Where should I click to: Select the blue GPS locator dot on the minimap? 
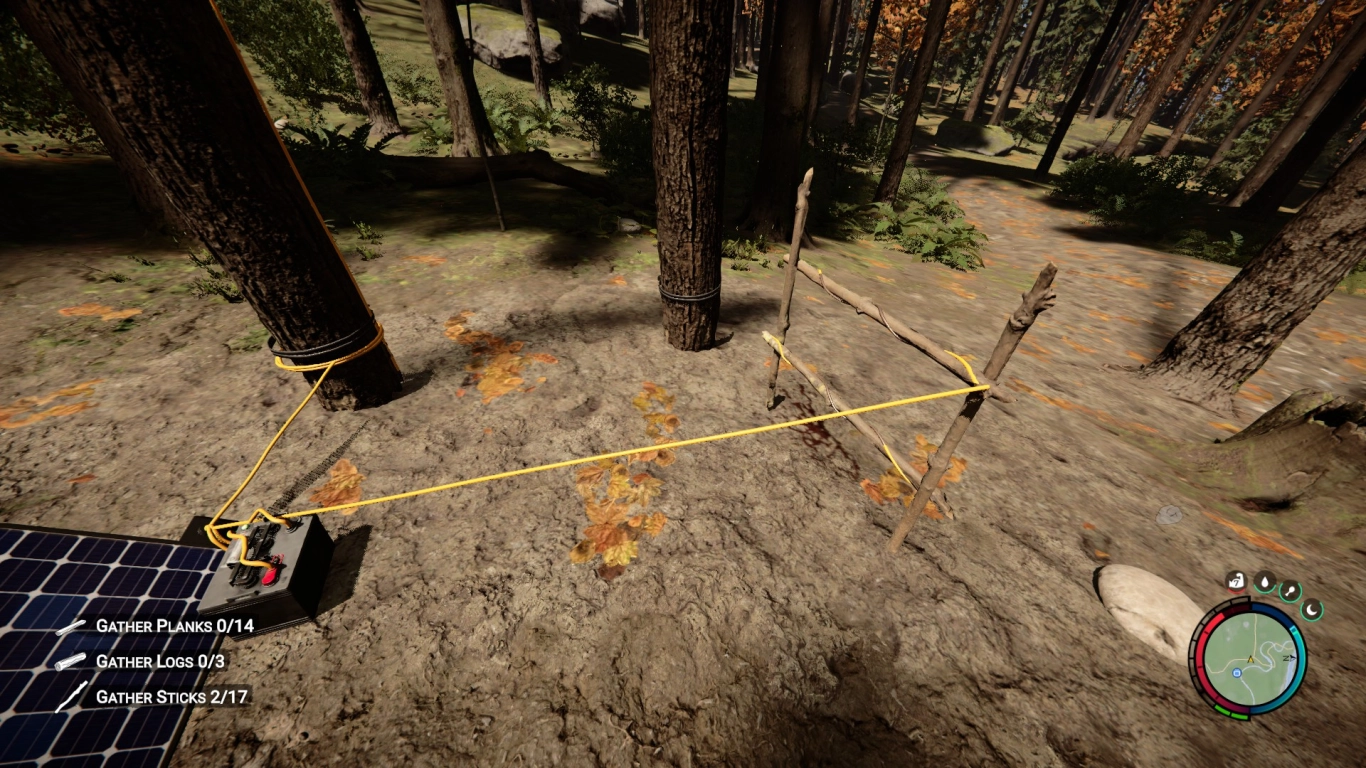1237,673
